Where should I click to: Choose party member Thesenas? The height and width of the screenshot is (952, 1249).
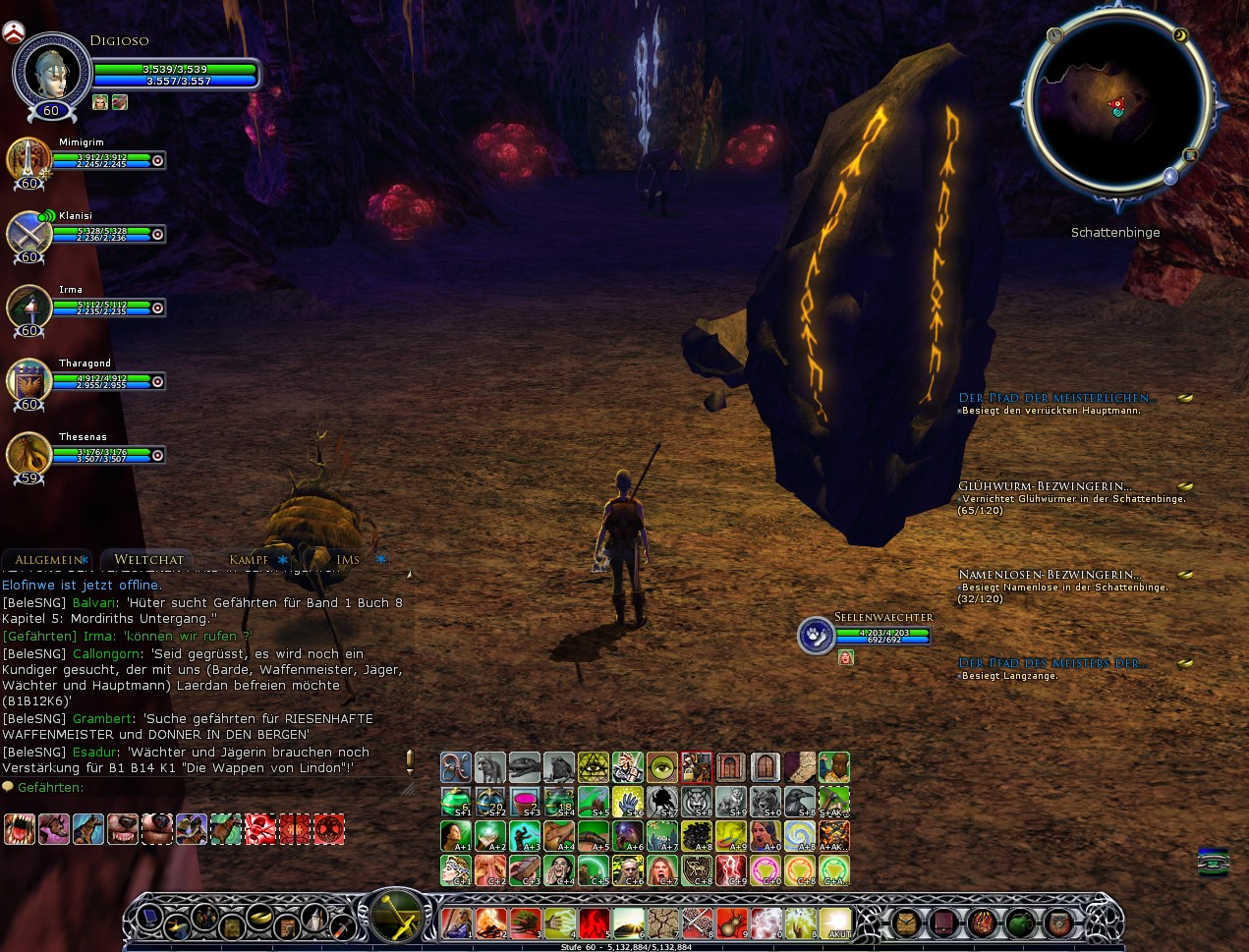pyautogui.click(x=28, y=455)
